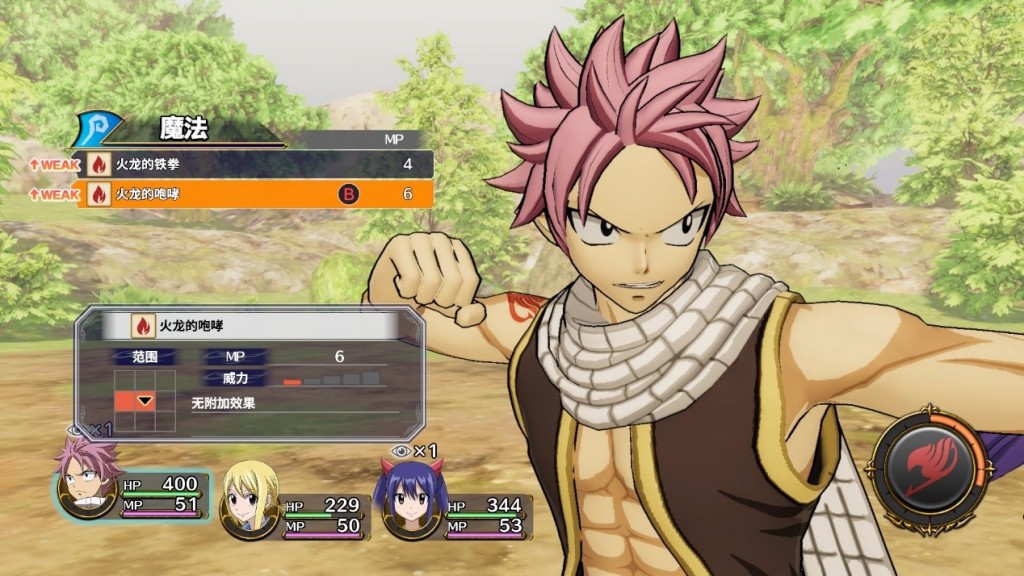Select Wendy's party portrait
Viewport: 1024px width, 576px height.
click(409, 498)
